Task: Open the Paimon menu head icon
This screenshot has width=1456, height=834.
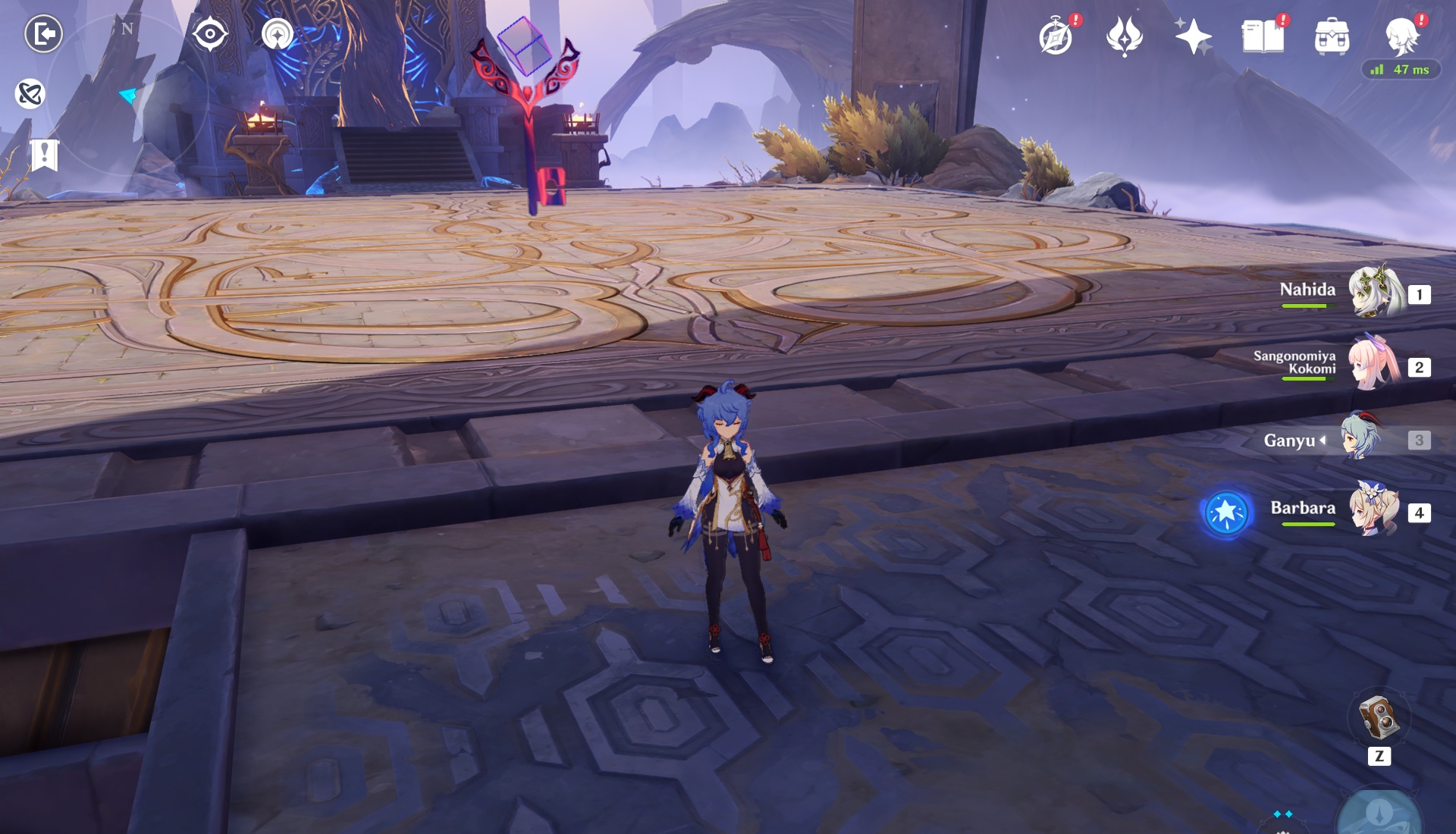Action: click(1401, 35)
